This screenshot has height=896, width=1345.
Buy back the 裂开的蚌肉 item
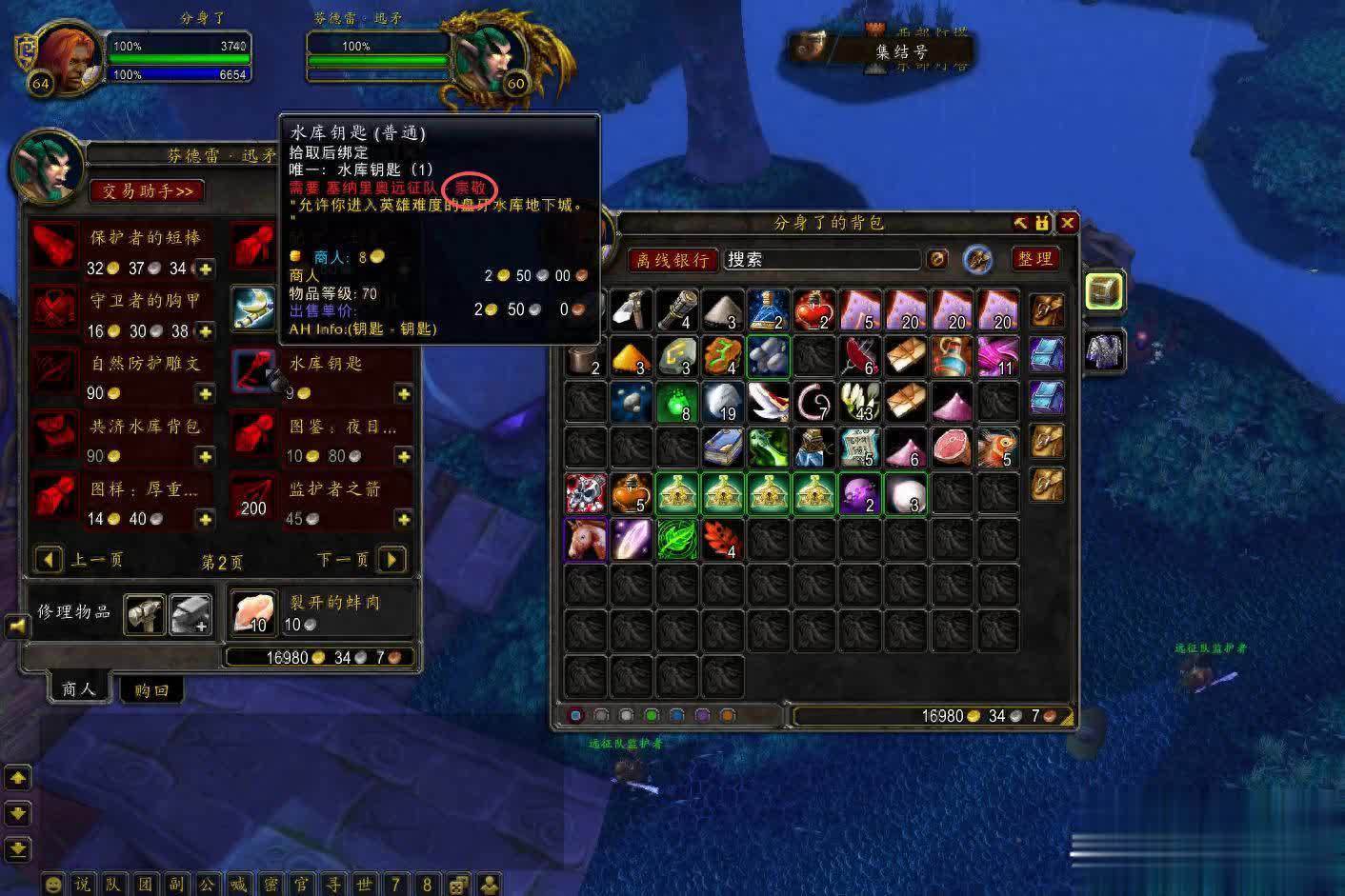tap(252, 612)
